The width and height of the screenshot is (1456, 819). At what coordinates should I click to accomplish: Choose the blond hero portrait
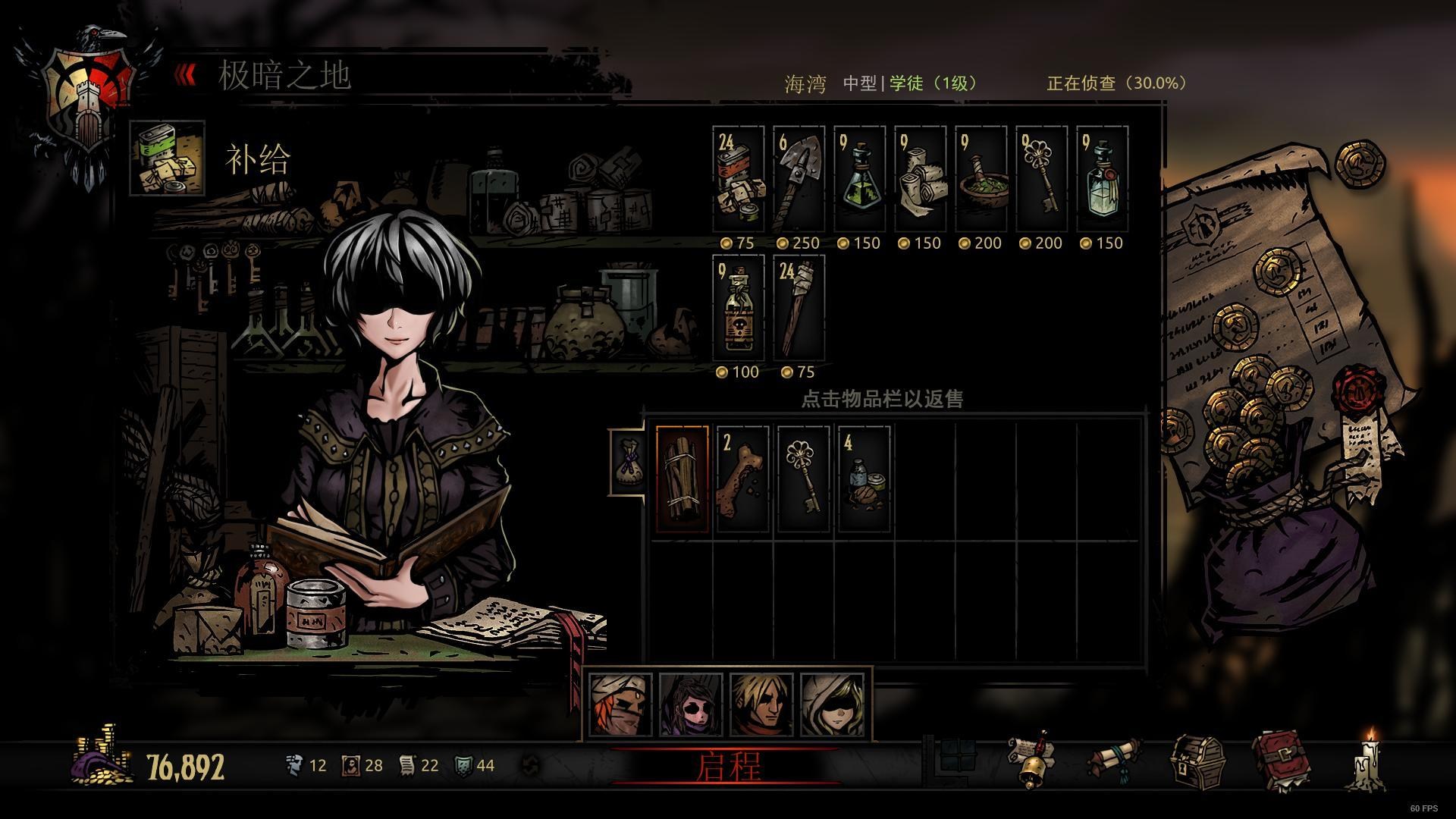pos(761,704)
